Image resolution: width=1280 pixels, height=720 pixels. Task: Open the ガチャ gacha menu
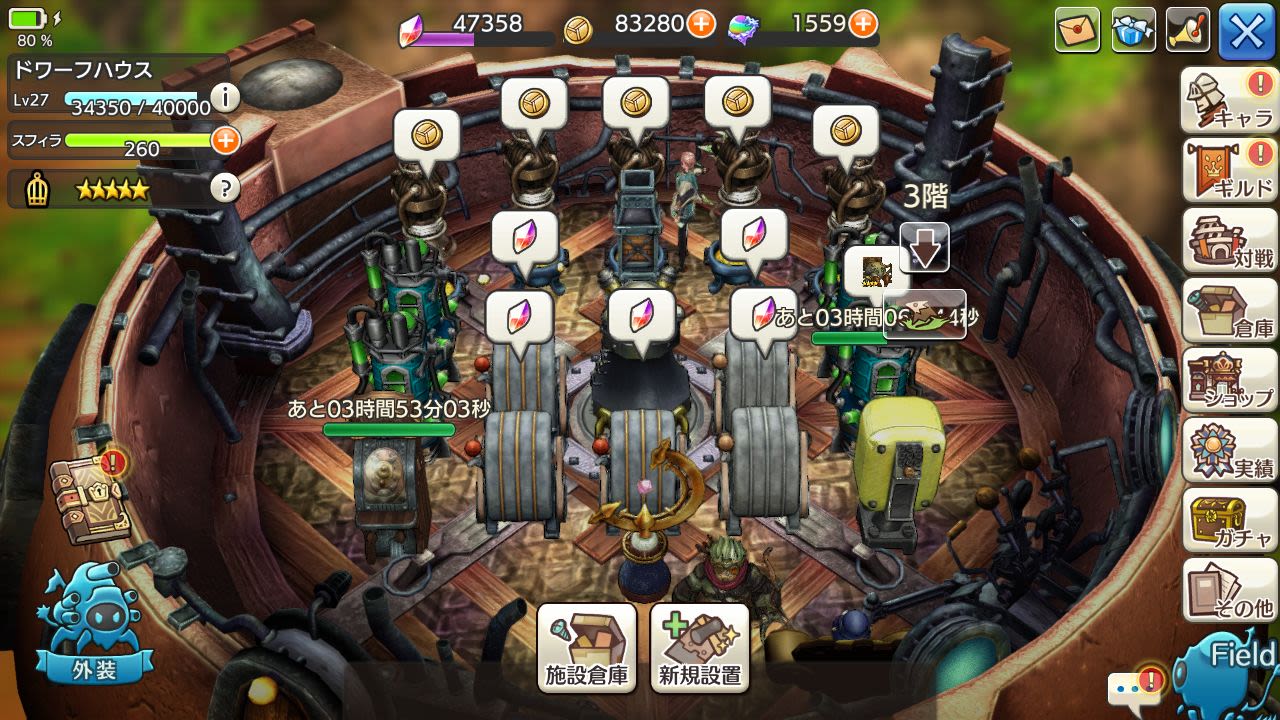[1229, 520]
